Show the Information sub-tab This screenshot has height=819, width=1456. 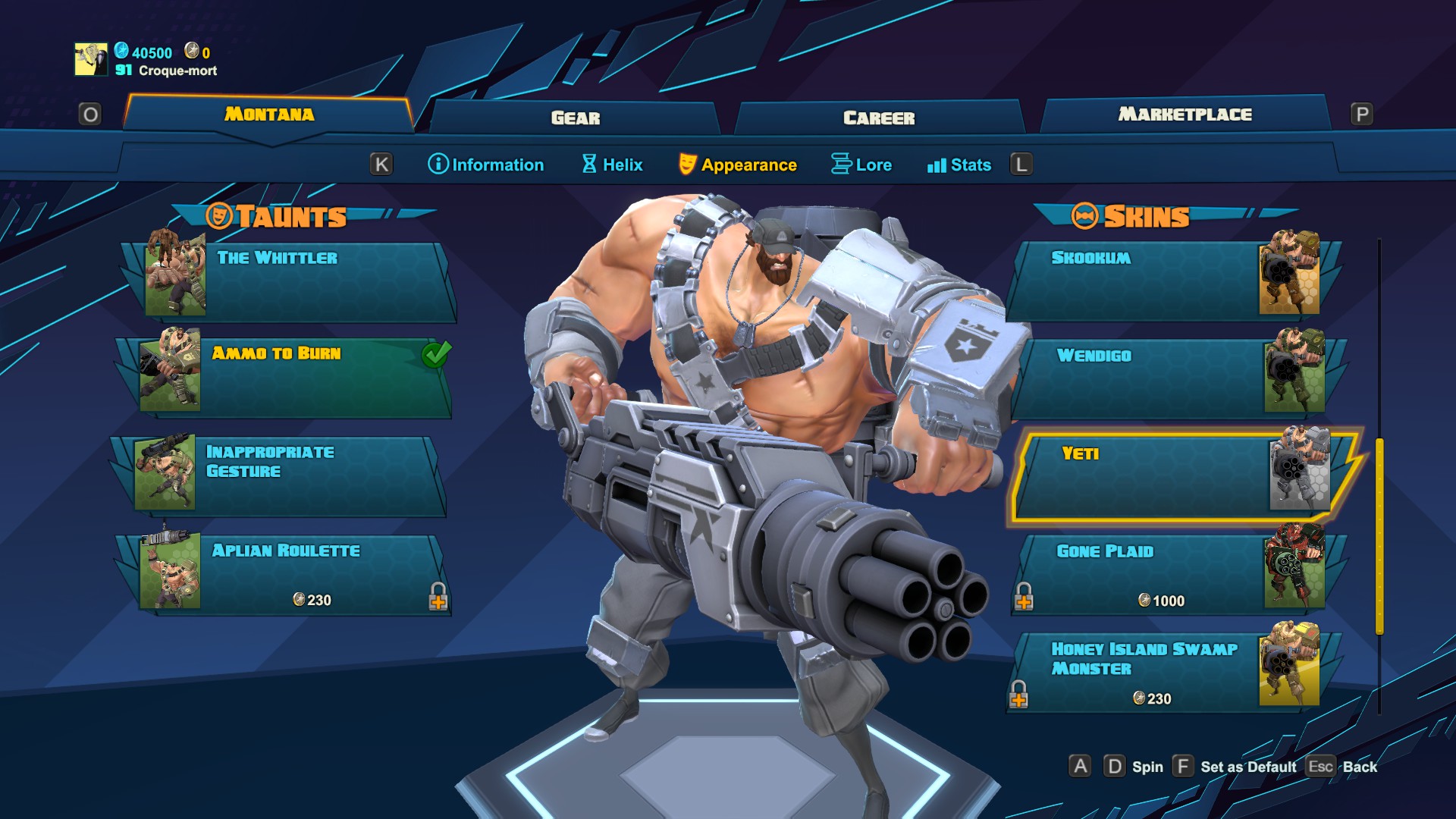point(486,165)
